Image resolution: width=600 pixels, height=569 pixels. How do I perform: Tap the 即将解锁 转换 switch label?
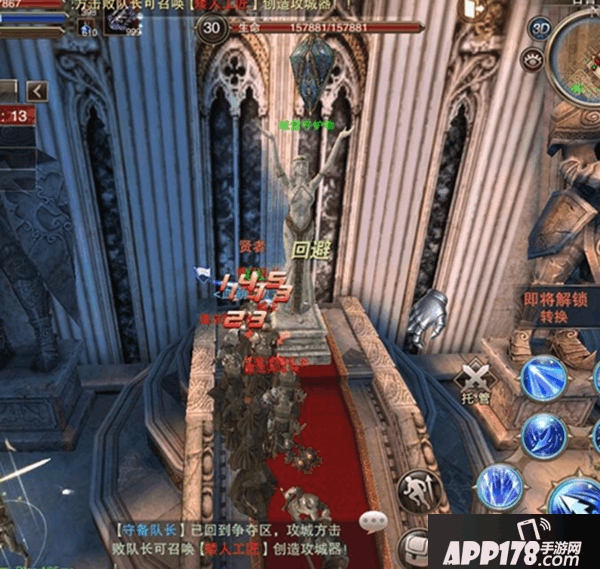555,305
